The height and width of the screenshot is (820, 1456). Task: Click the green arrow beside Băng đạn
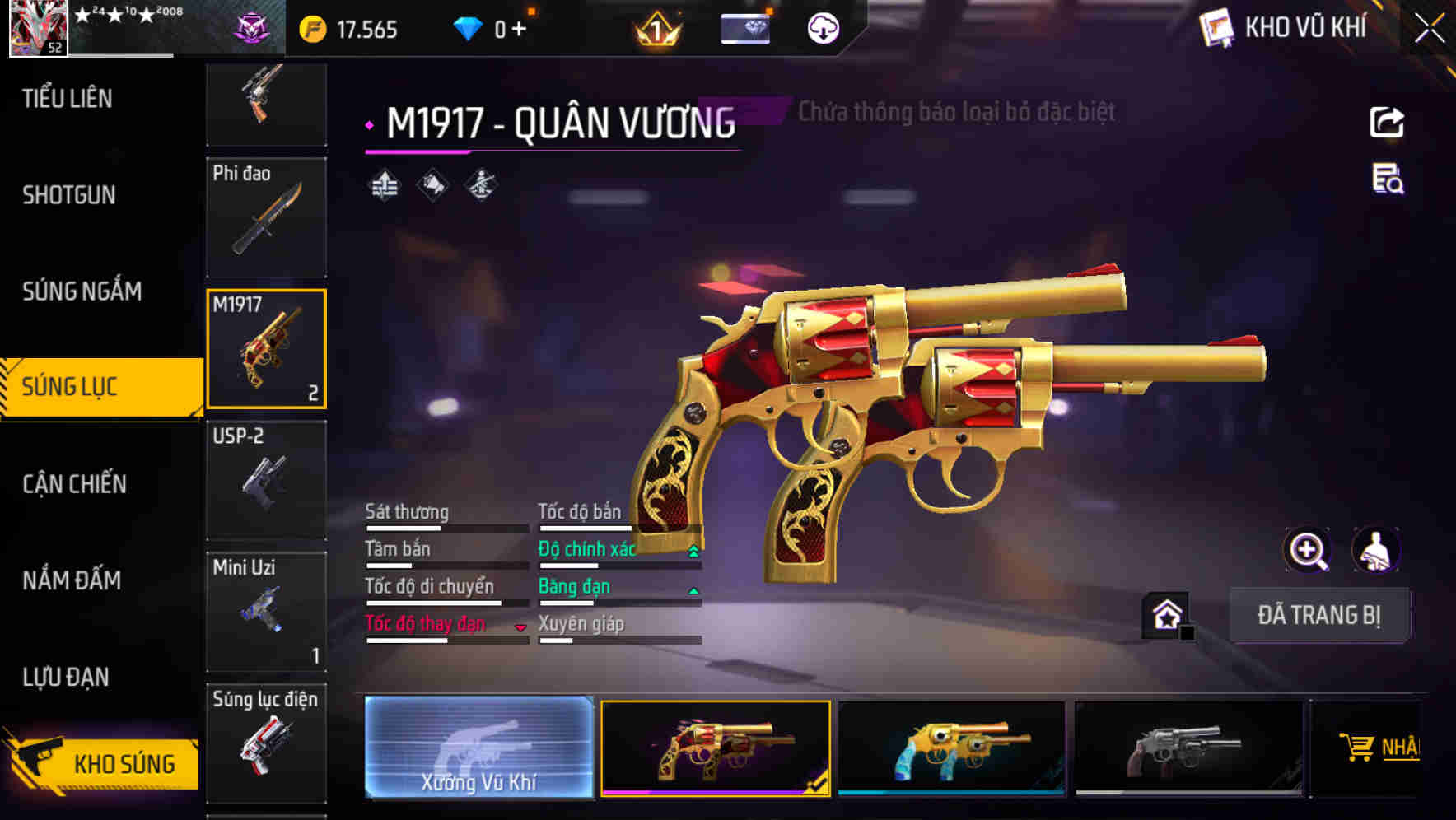pos(693,590)
